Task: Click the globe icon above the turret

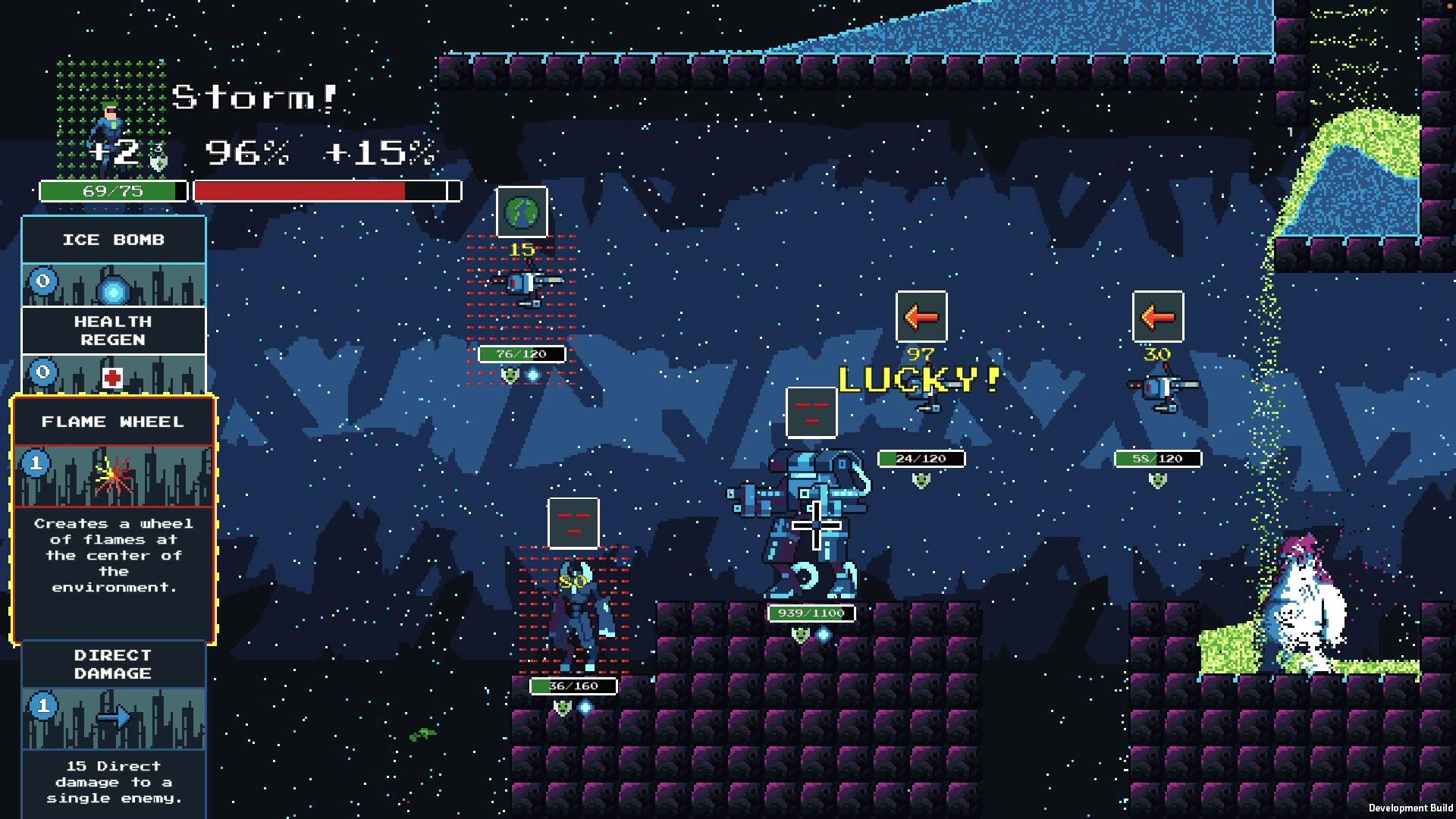Action: pos(520,213)
